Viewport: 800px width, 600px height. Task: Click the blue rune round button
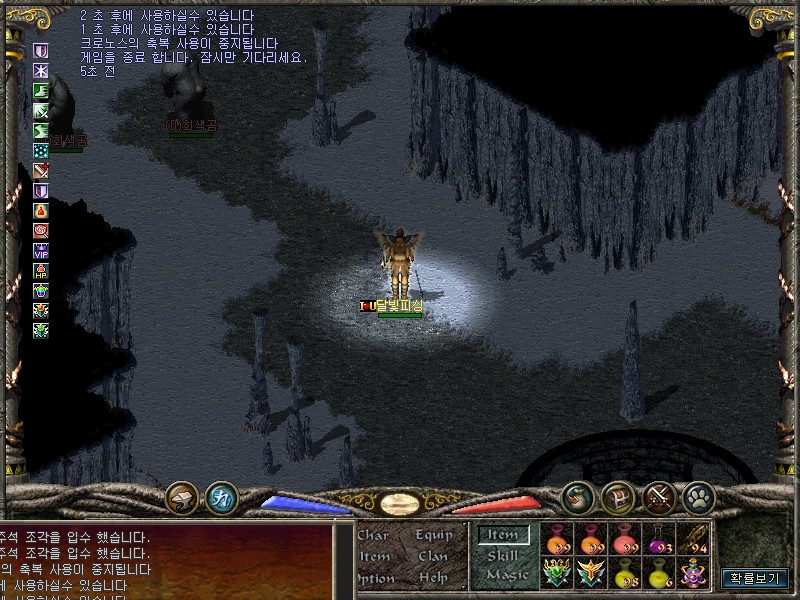click(221, 497)
